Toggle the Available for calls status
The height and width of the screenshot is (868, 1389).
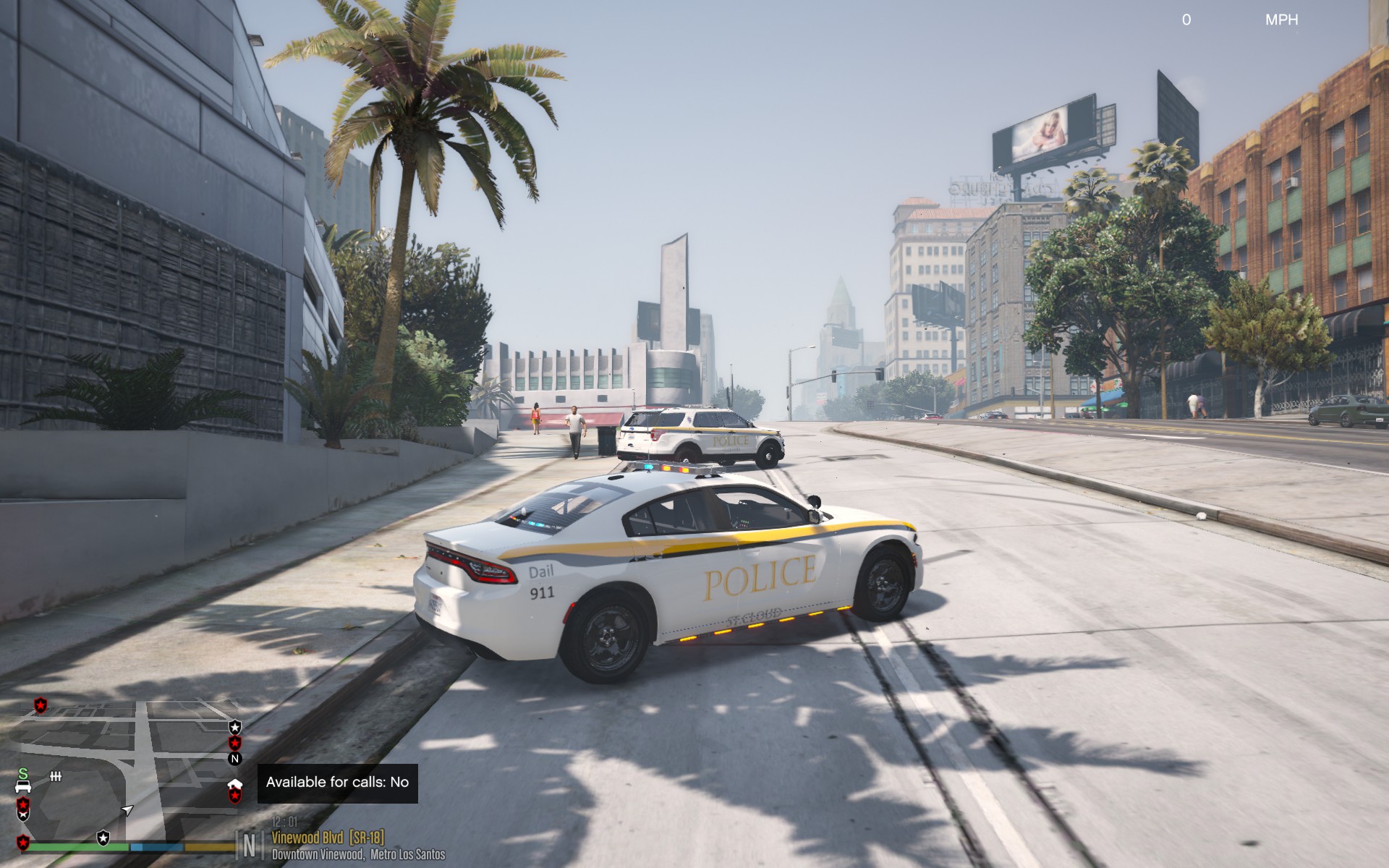point(337,782)
